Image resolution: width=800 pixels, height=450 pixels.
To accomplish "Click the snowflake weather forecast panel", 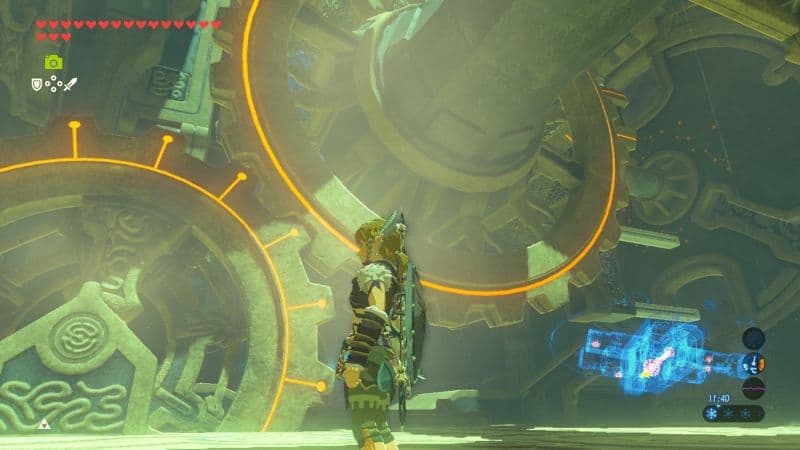I will point(734,413).
